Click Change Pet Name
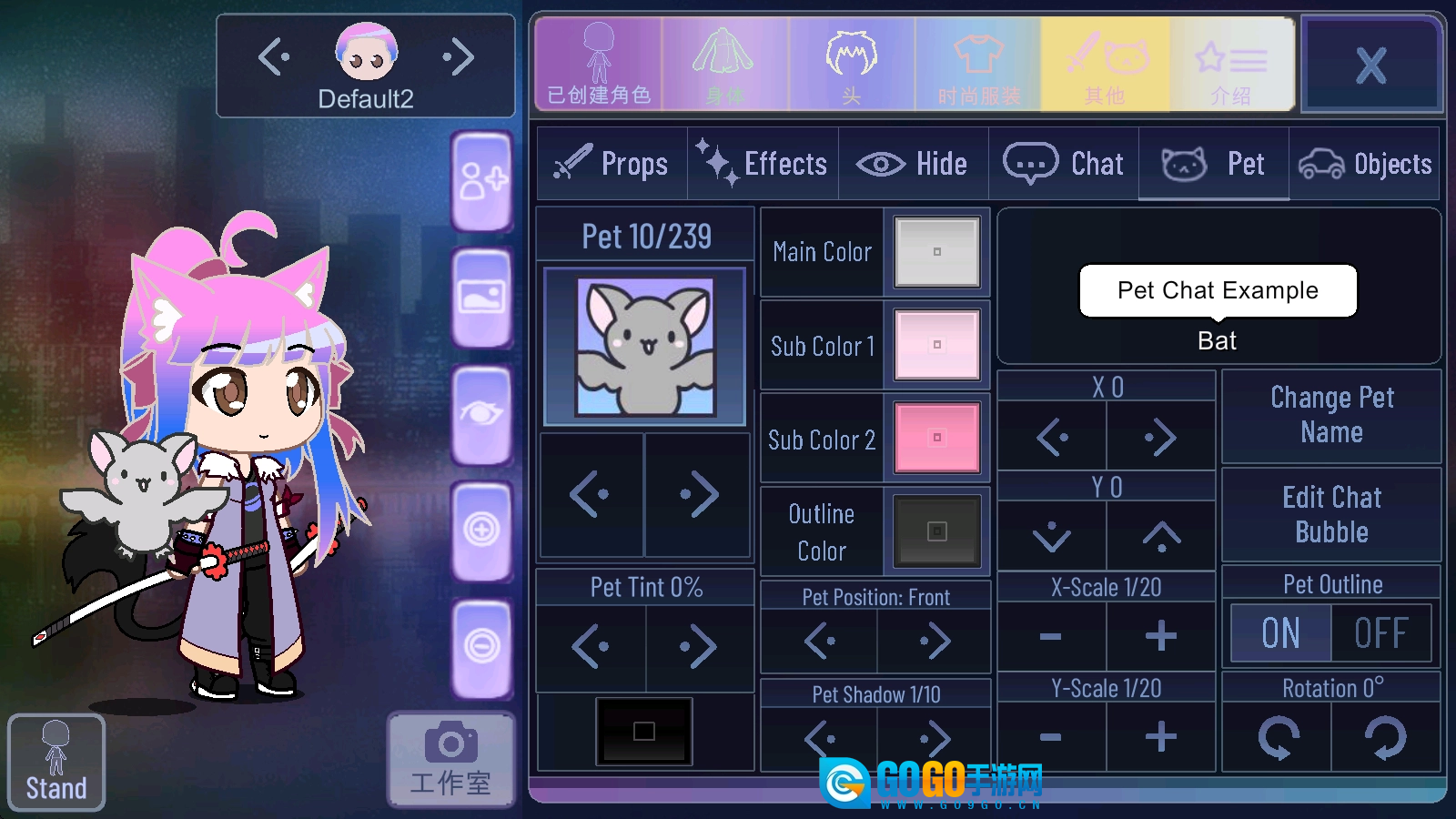 pos(1331,415)
